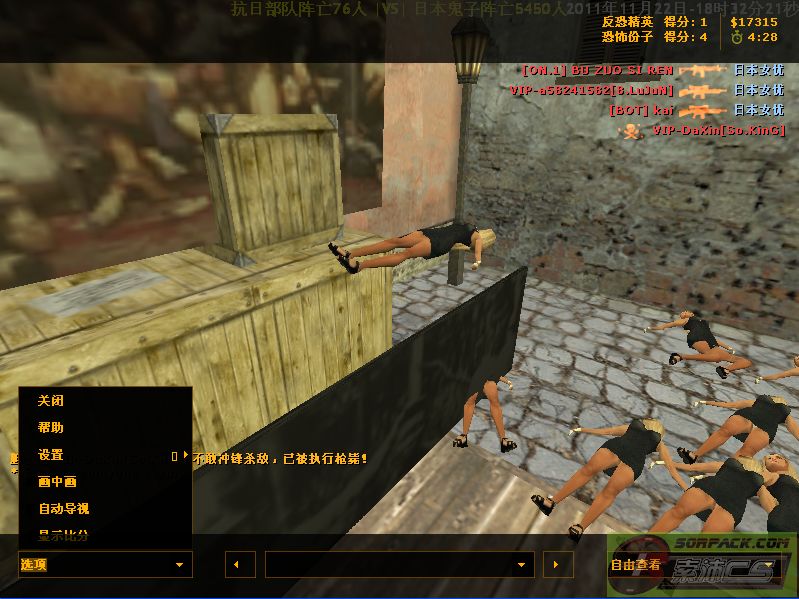Click the 选项 options dropdown
This screenshot has height=599, width=799.
[104, 565]
